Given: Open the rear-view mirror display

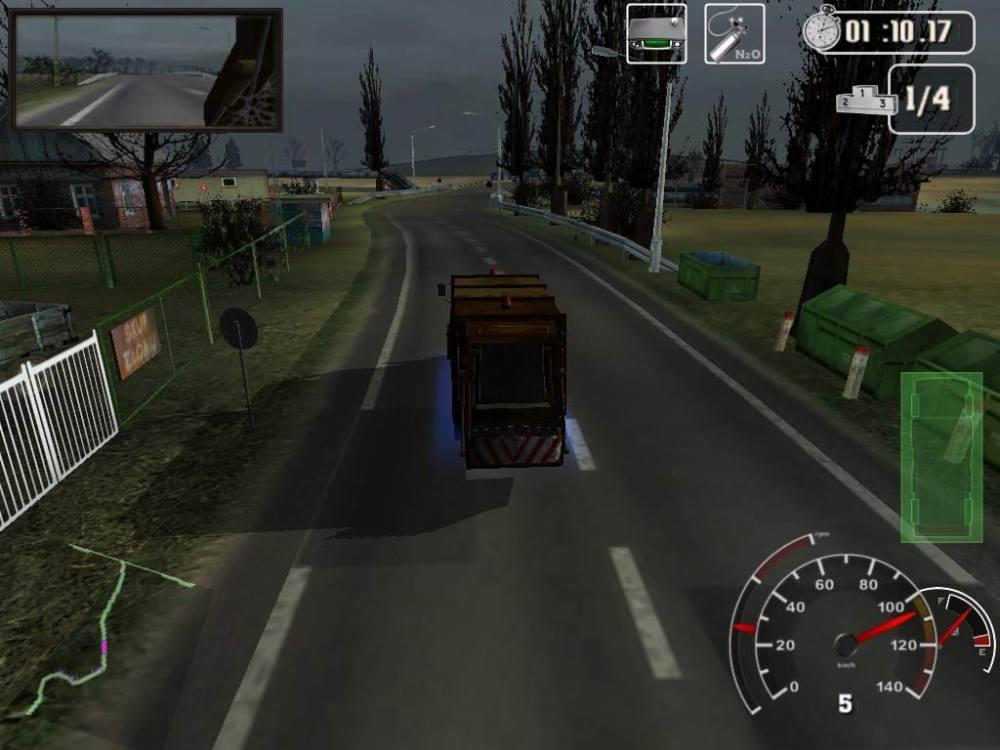Looking at the screenshot, I should (x=146, y=70).
